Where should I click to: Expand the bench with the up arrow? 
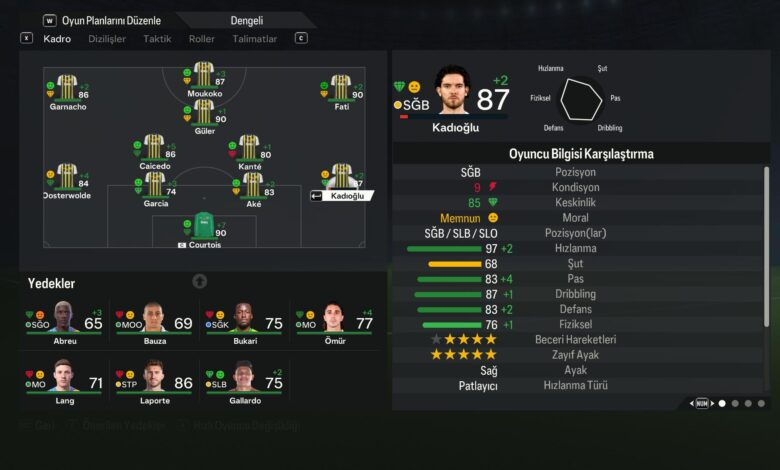tap(199, 282)
